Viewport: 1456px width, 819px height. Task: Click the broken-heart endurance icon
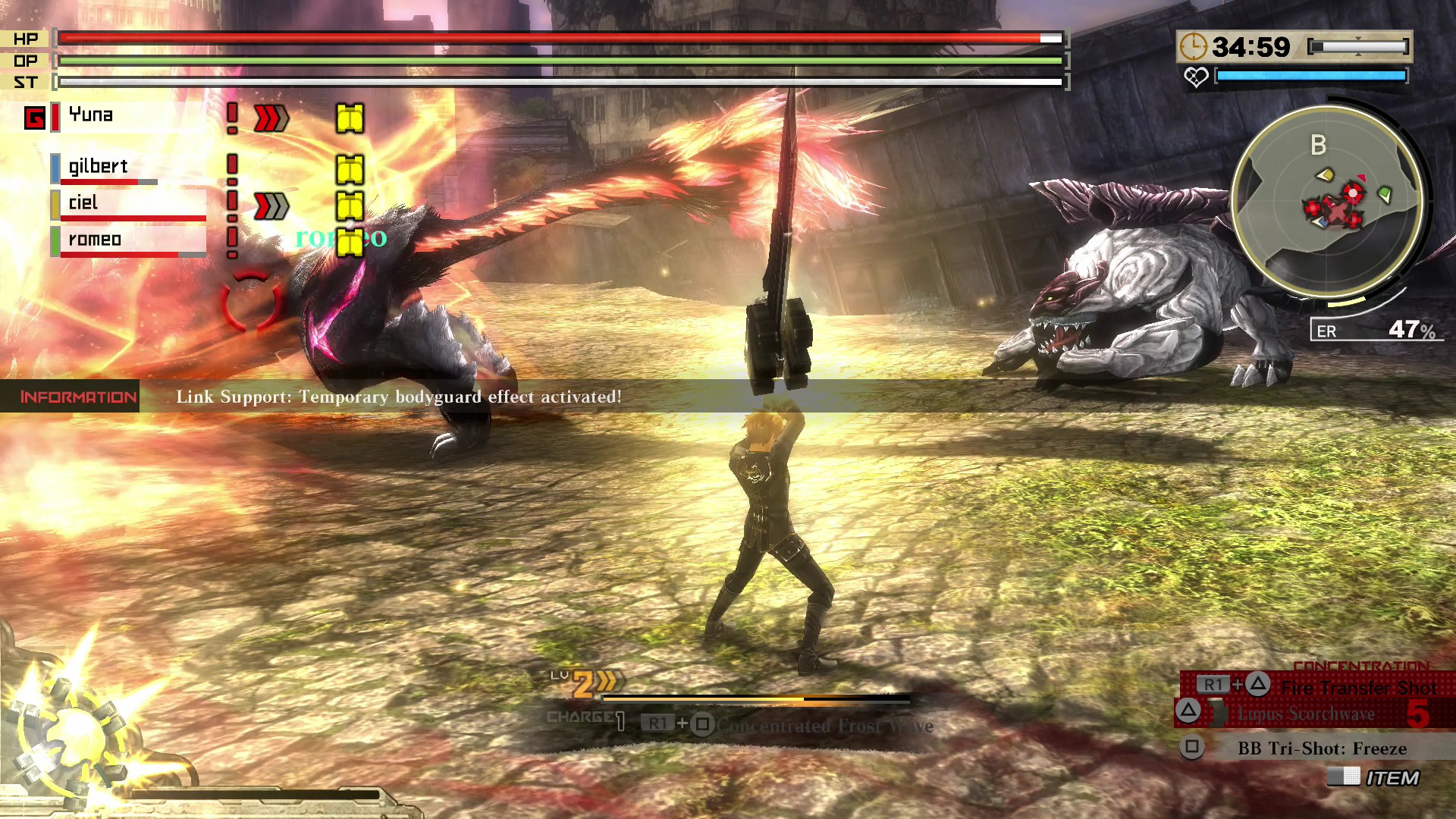(1196, 77)
